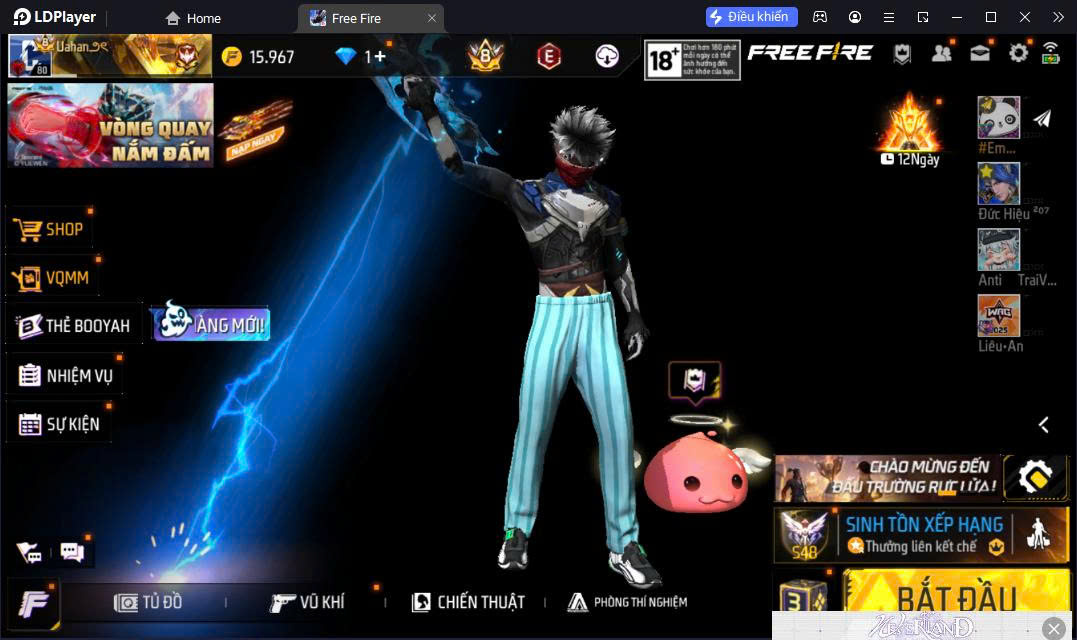Open SỰ KIỆN events menu
This screenshot has height=640, width=1077.
[59, 424]
